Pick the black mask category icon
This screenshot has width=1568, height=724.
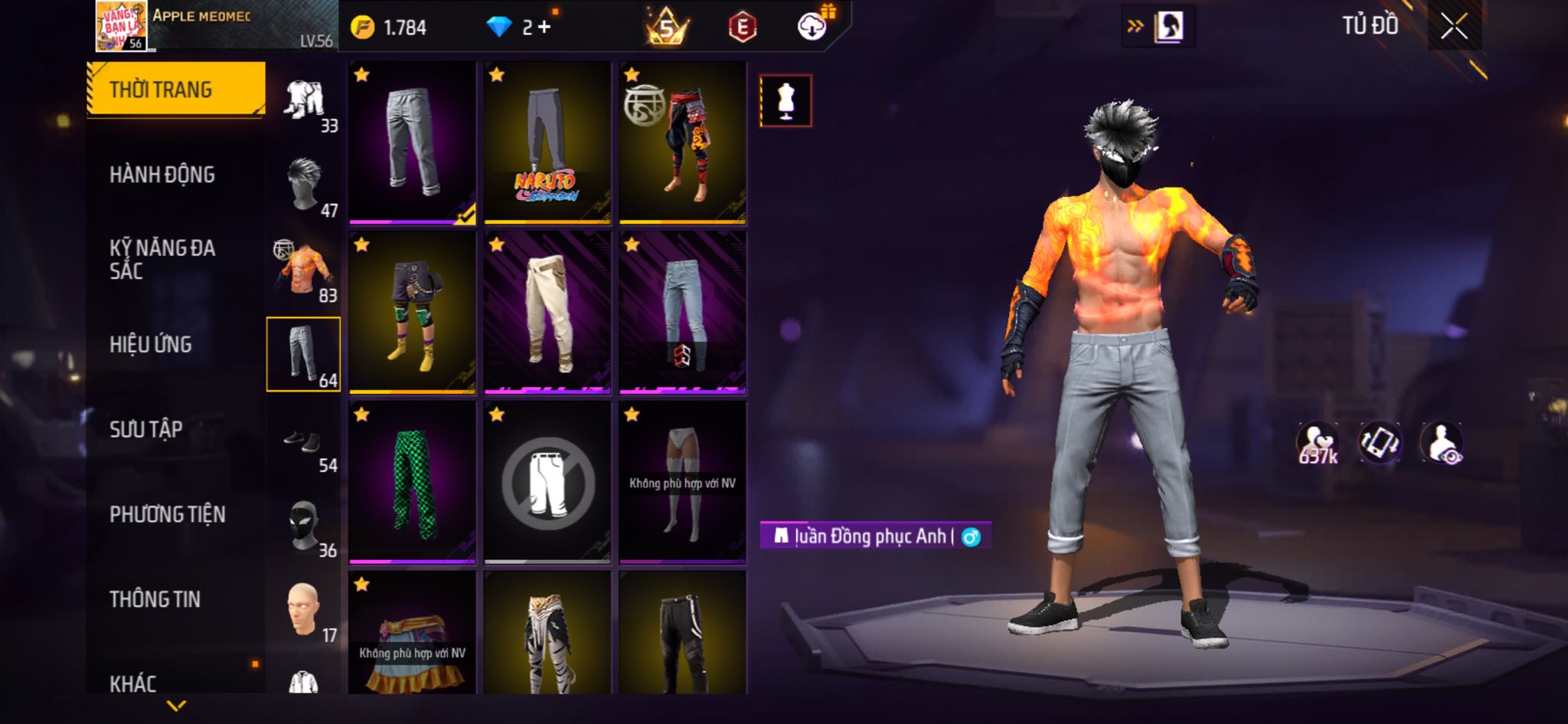[x=304, y=526]
